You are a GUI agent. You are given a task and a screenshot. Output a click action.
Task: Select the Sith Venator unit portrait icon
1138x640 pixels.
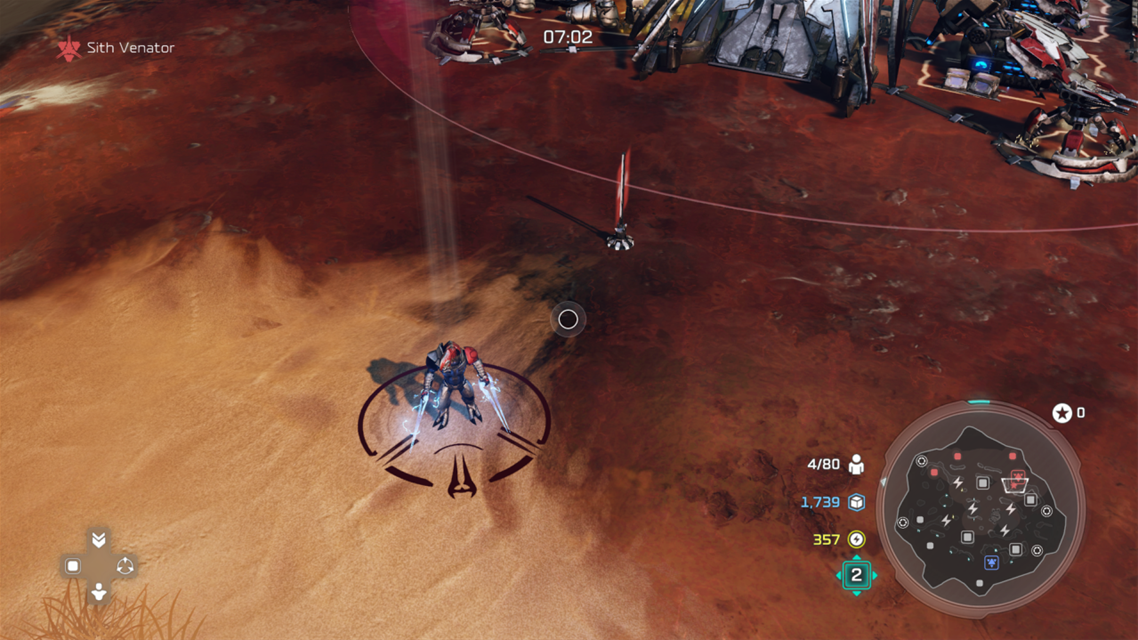pos(69,48)
